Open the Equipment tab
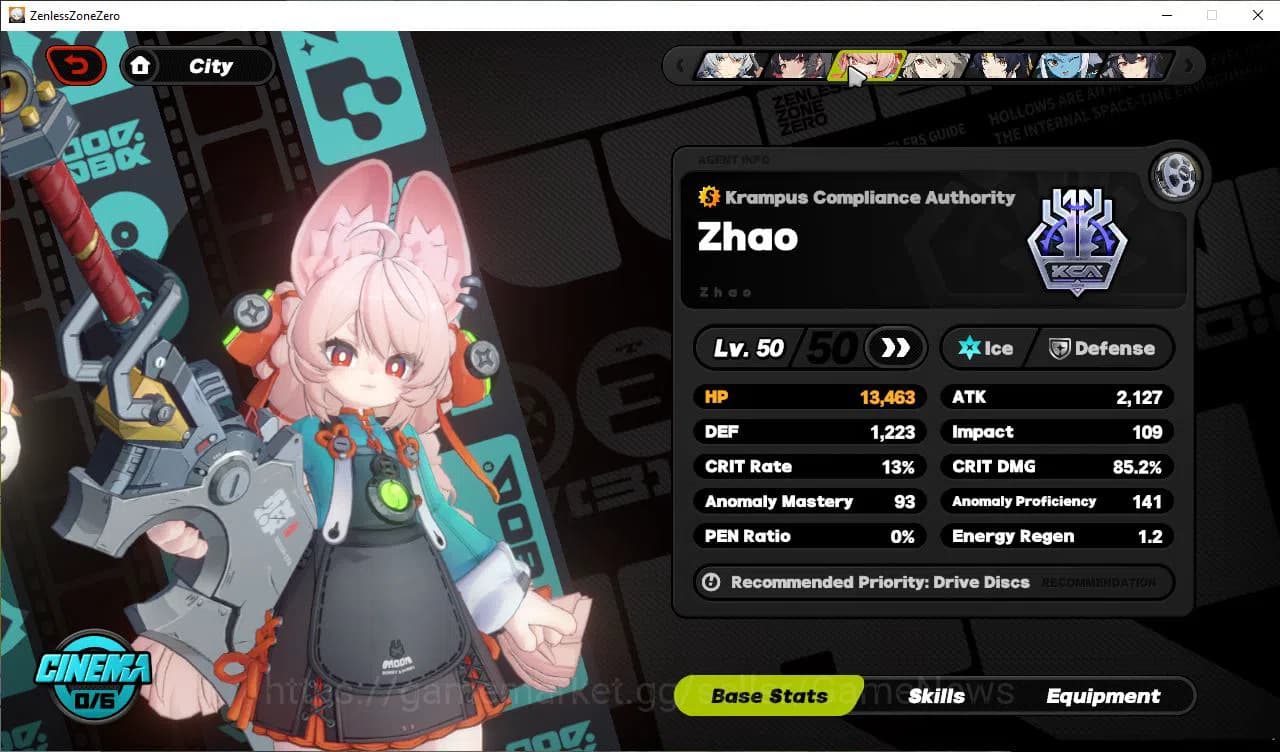The width and height of the screenshot is (1280, 752). 1104,696
